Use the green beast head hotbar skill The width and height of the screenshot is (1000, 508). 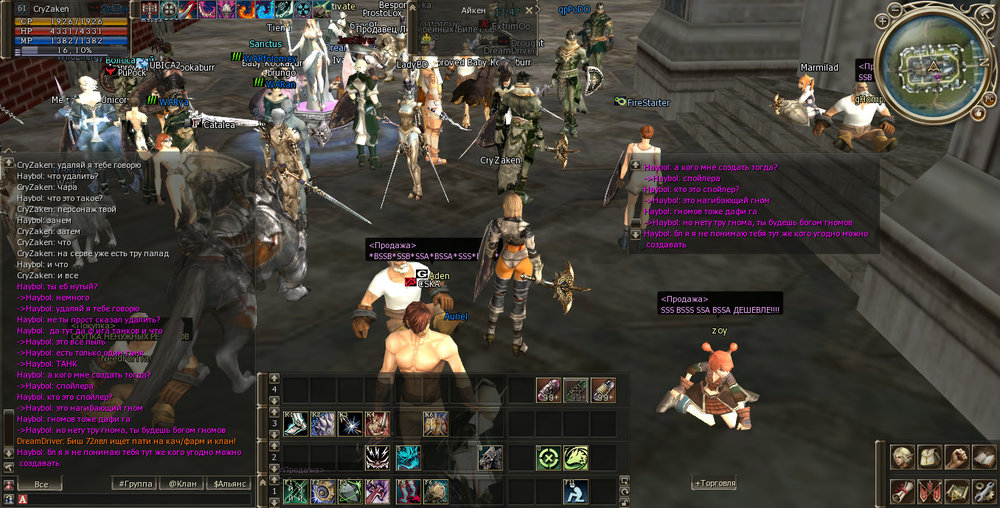click(x=575, y=458)
